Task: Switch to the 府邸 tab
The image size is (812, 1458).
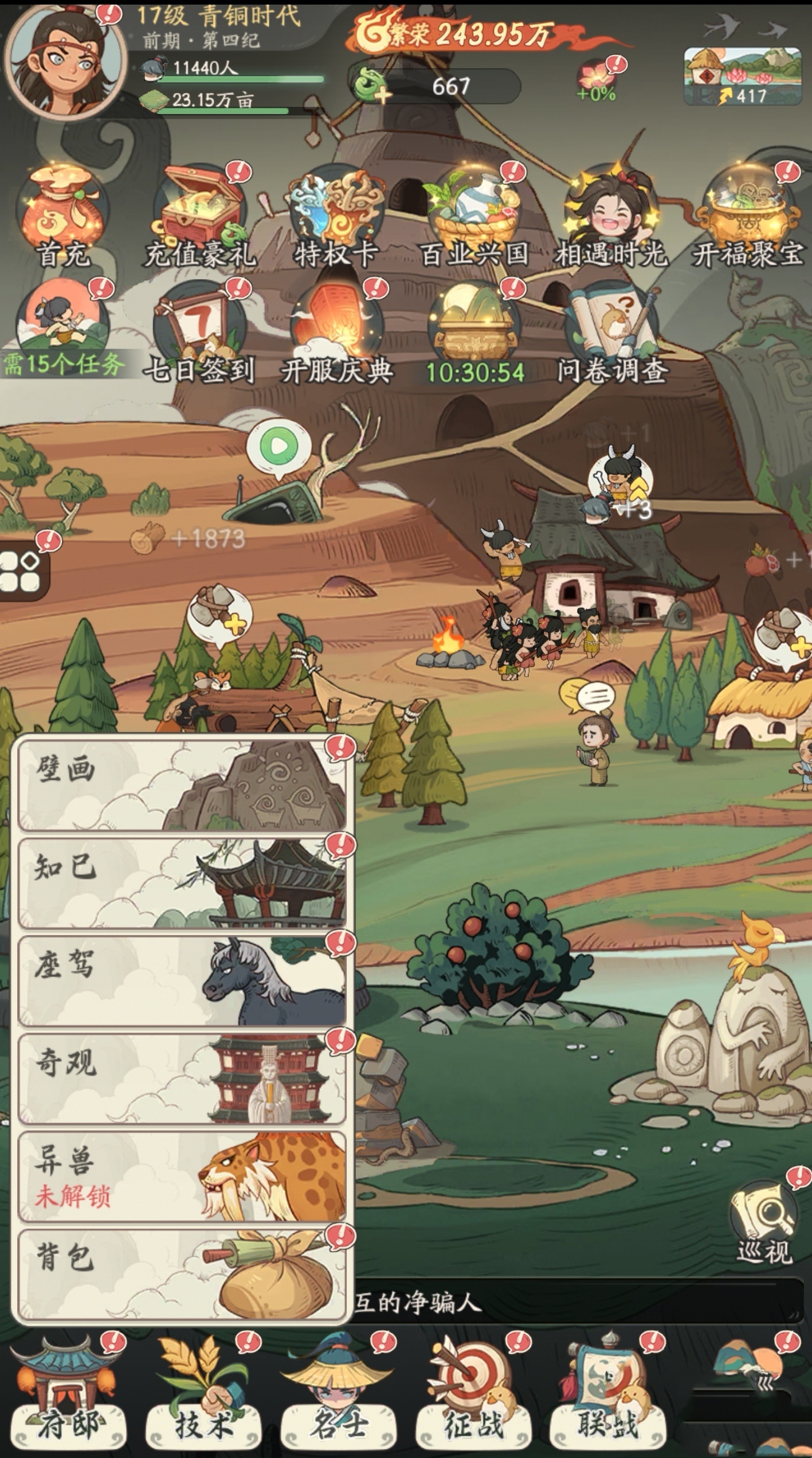Action: (69, 1400)
